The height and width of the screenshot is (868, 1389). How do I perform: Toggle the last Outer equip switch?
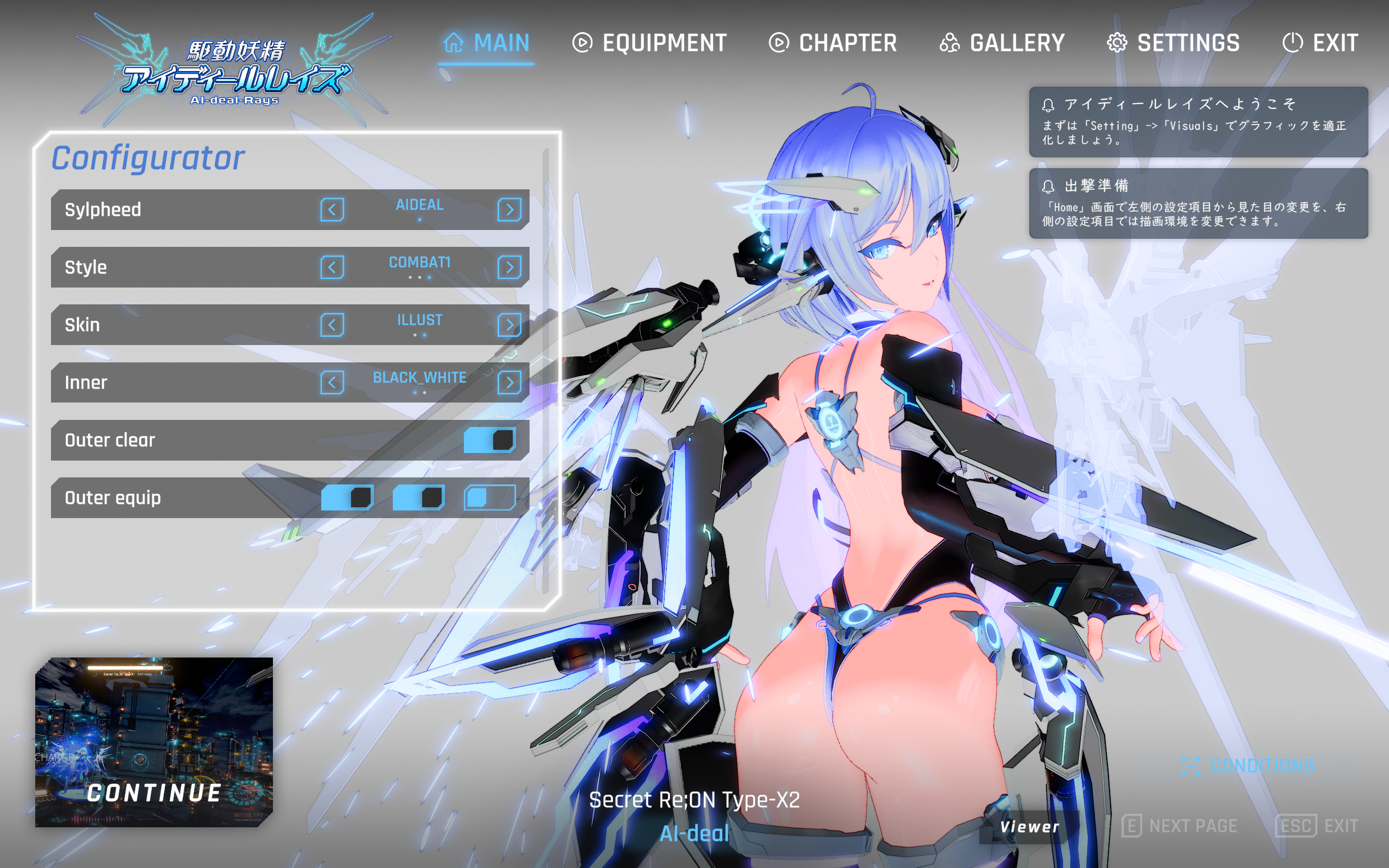489,497
